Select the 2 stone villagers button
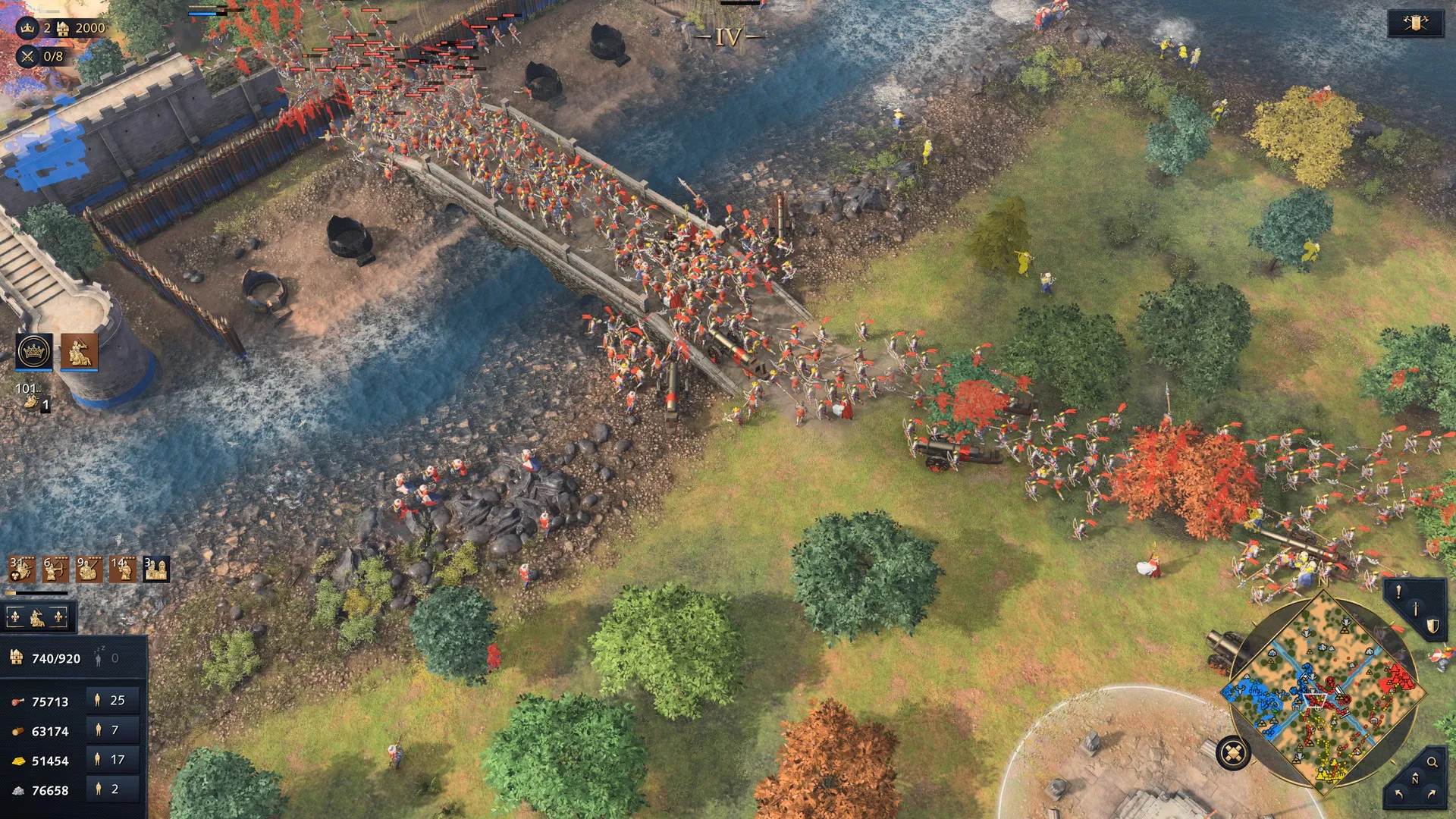 click(x=112, y=789)
